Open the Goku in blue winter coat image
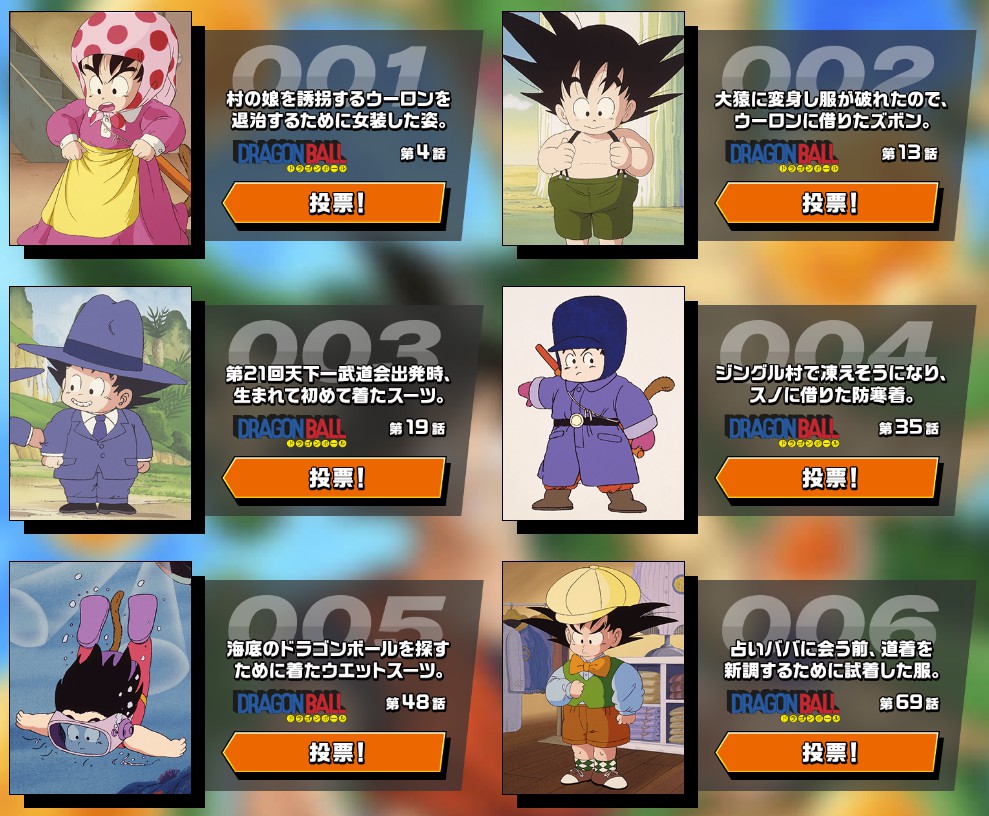 click(593, 403)
